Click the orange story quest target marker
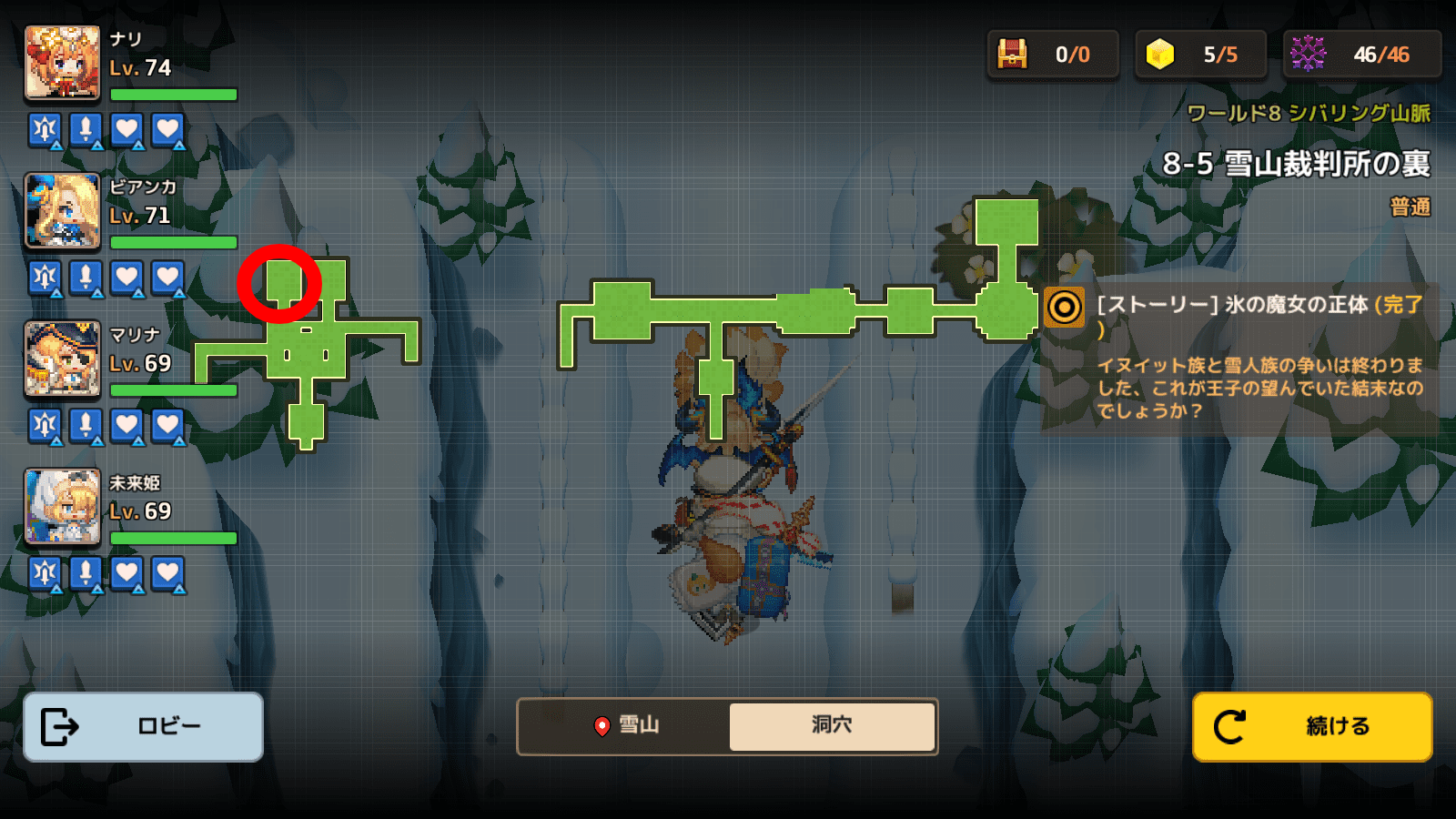Viewport: 1456px width, 819px height. coord(1064,308)
